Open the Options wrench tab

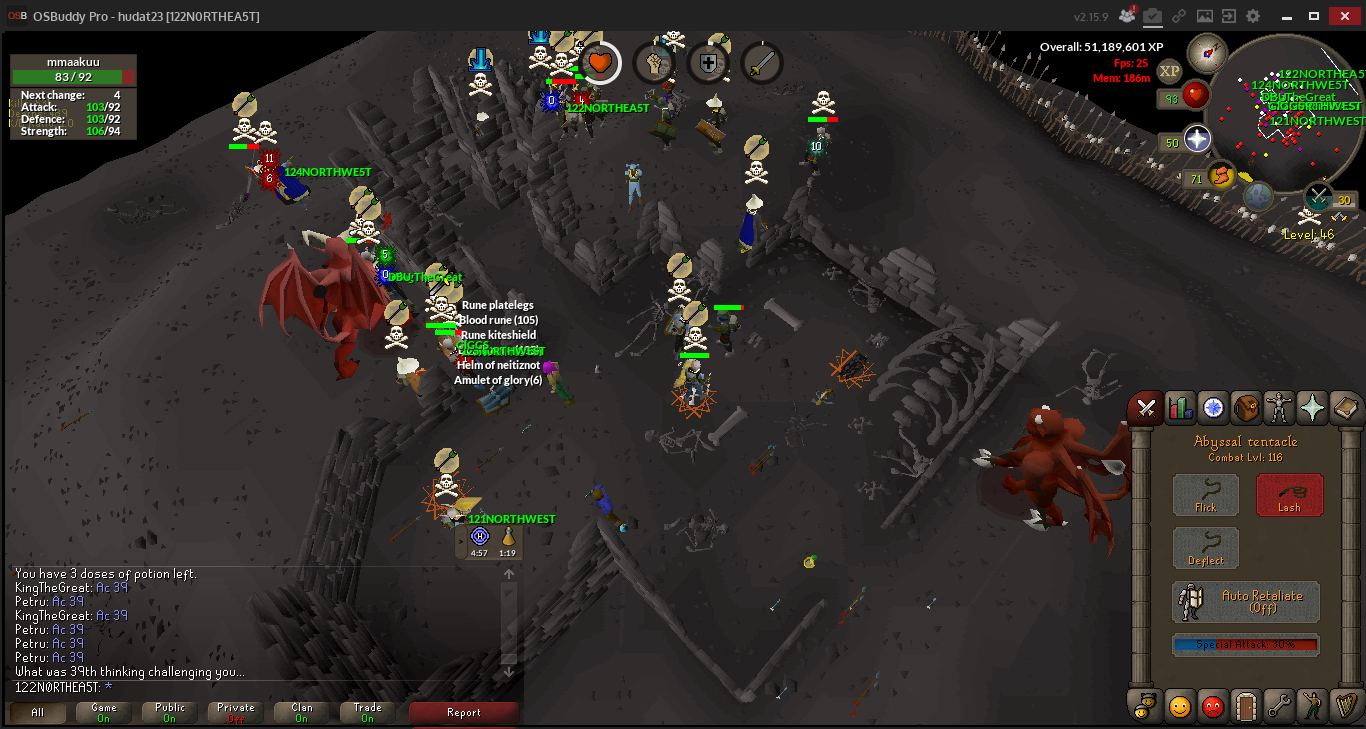pyautogui.click(x=1279, y=706)
